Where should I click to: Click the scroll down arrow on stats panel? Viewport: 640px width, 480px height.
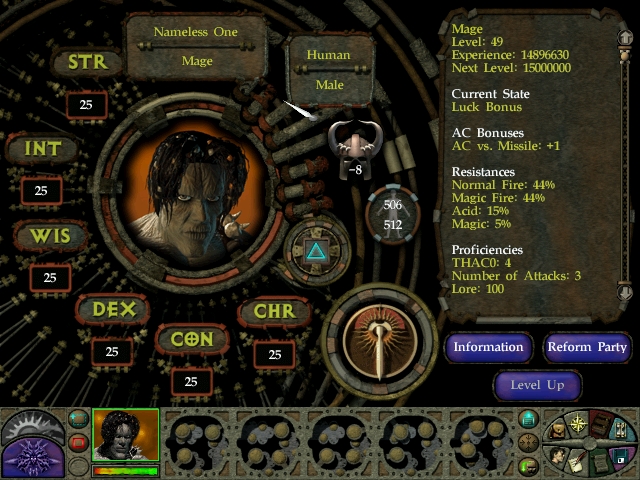coord(626,291)
